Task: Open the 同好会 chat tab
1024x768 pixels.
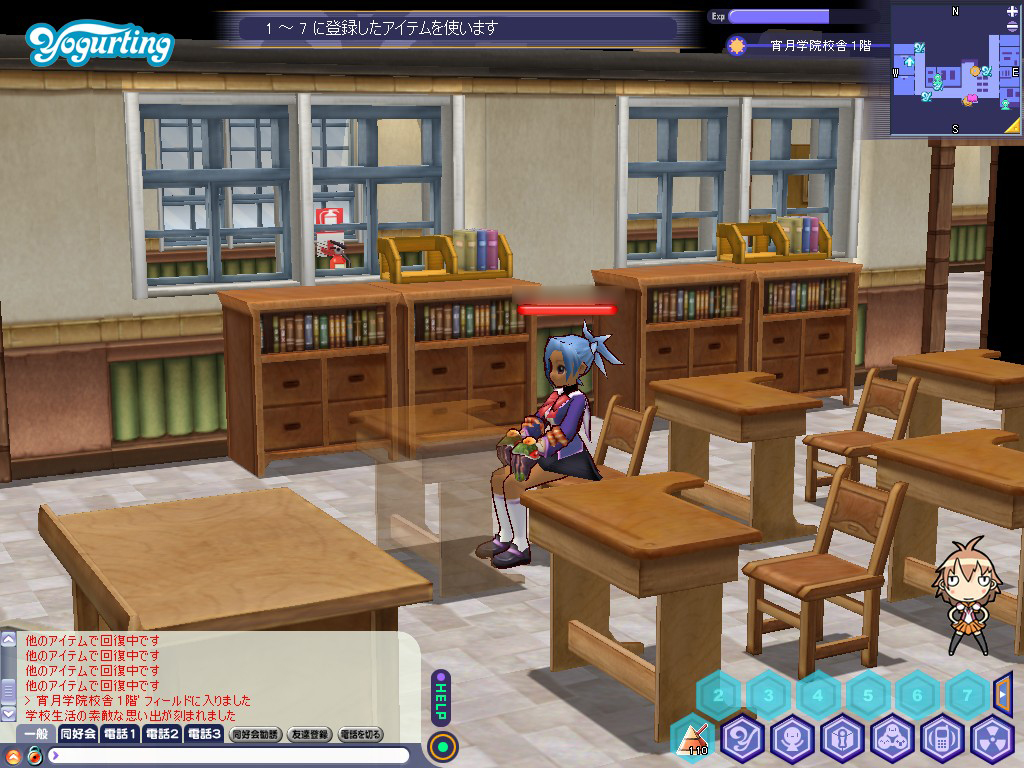Action: (78, 734)
